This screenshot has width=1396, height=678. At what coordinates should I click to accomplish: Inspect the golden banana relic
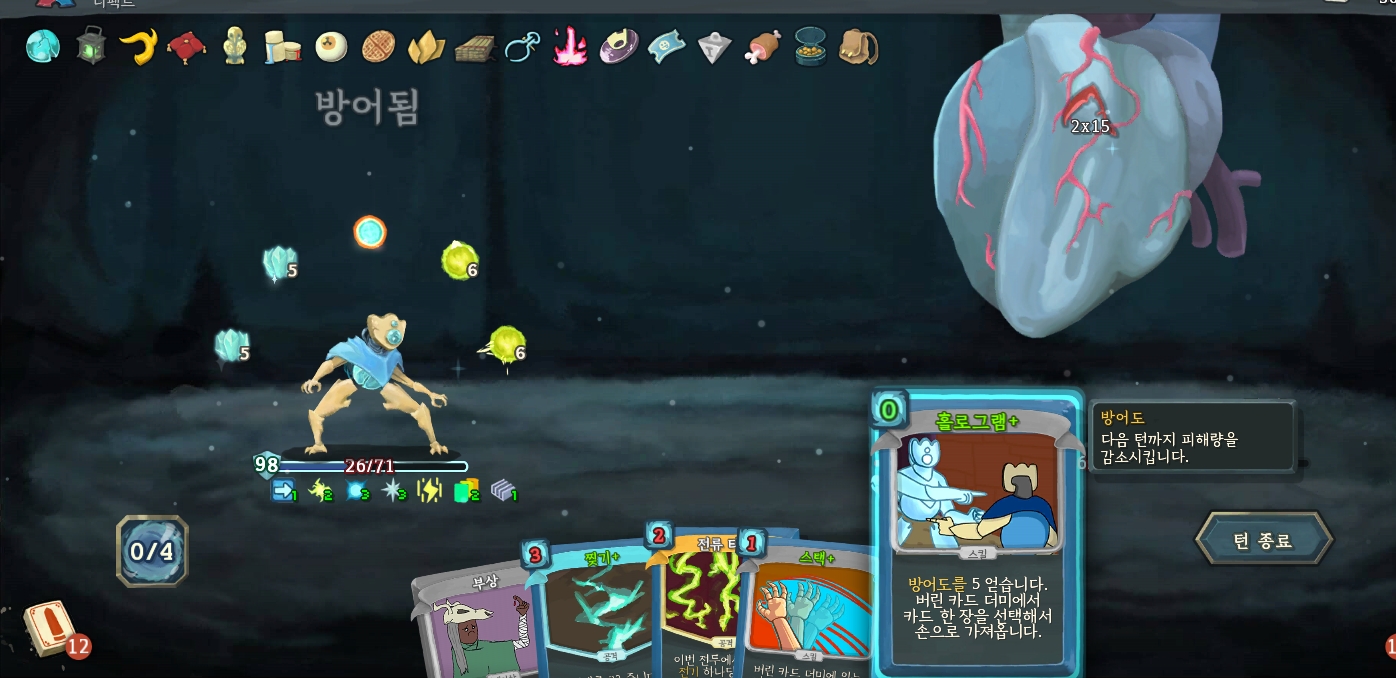138,46
